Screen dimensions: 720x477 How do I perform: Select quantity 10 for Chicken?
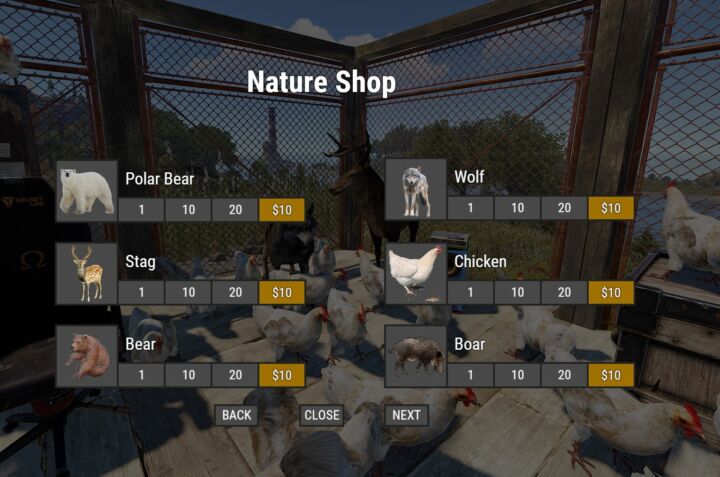pos(517,292)
